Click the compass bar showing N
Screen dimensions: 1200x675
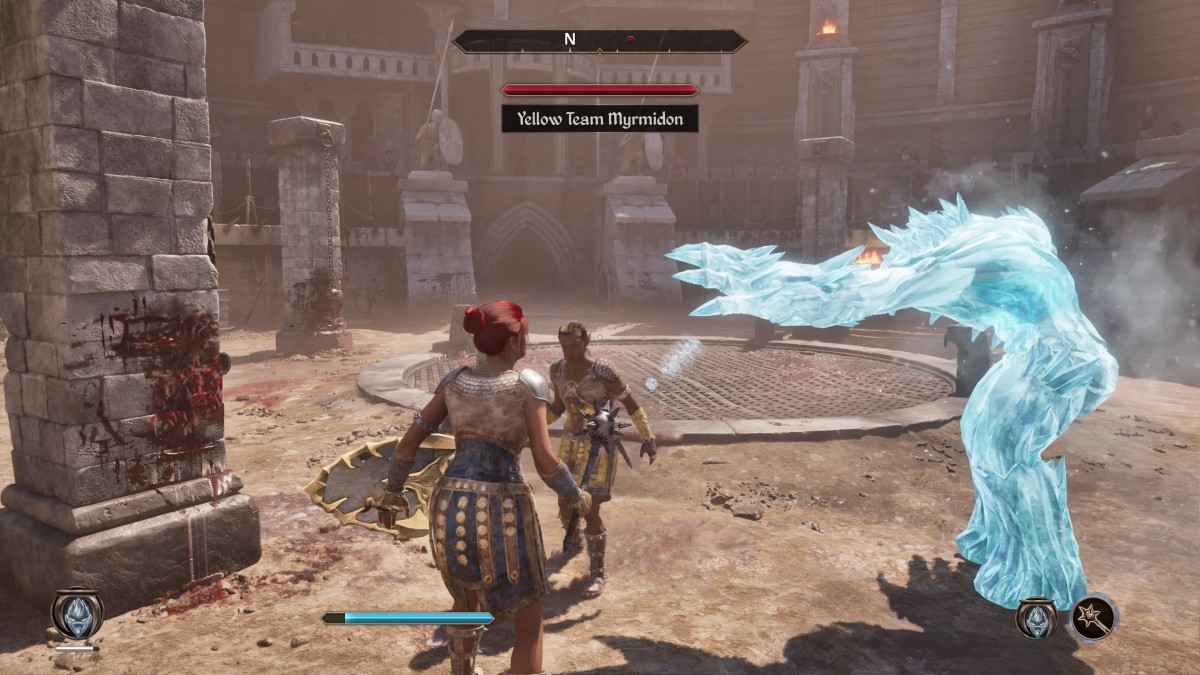[x=599, y=41]
